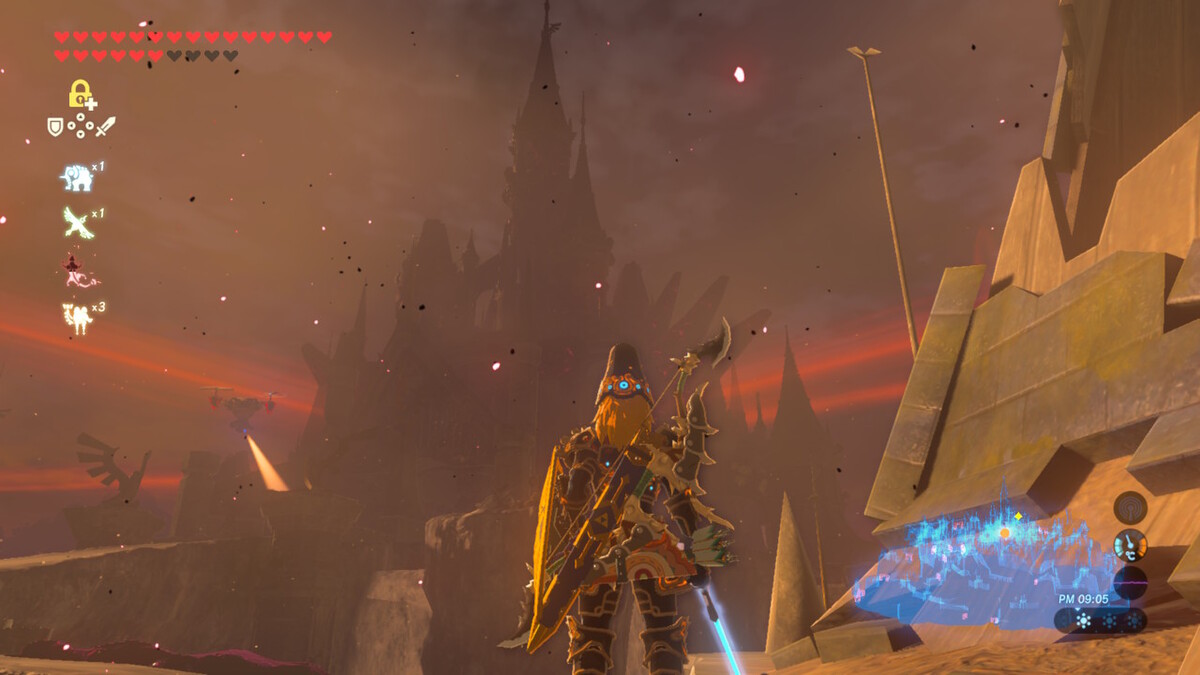Use the Urbosa's Fury camel icon
The image size is (1200, 675).
pyautogui.click(x=77, y=318)
